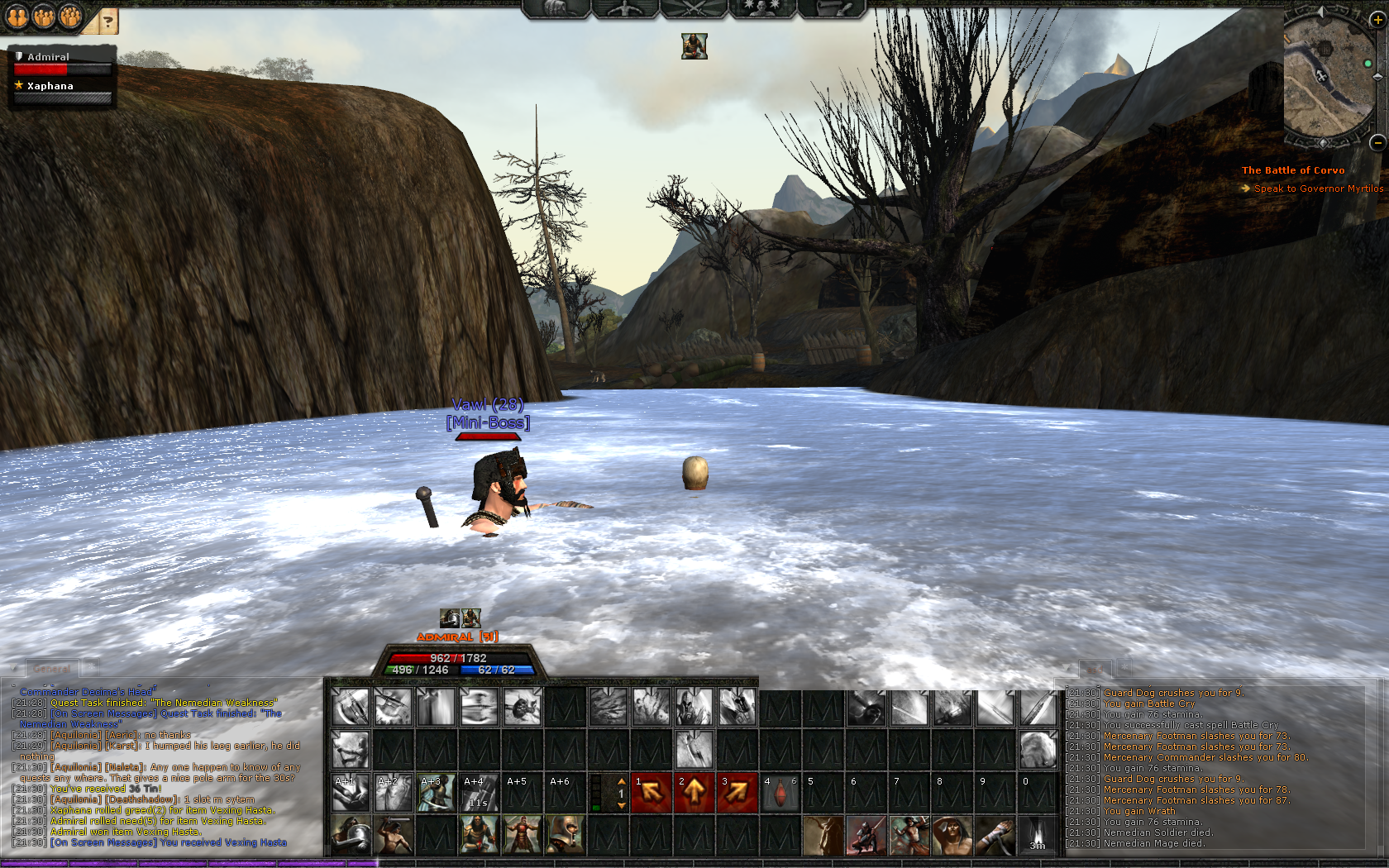Zoom out the minimap with the minus button
The width and height of the screenshot is (1389, 868).
pos(1377,142)
